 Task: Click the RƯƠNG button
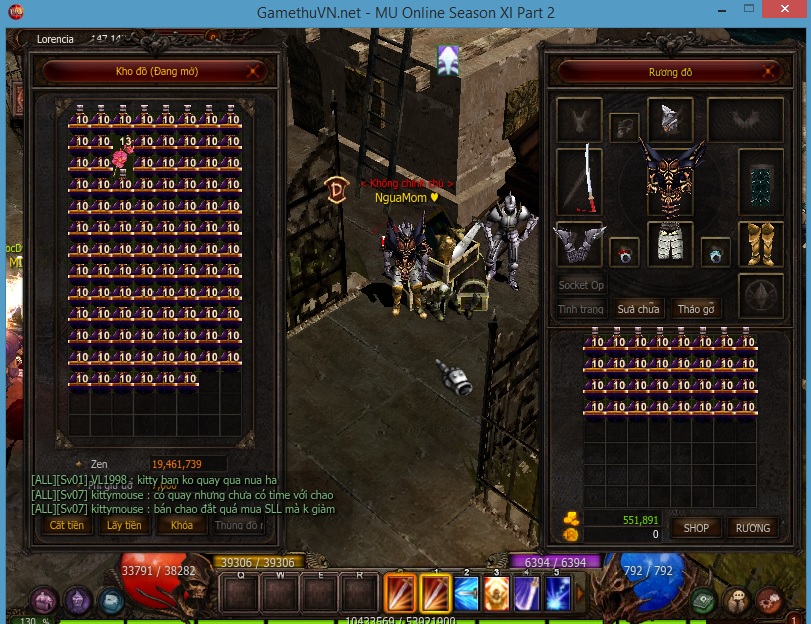[752, 528]
